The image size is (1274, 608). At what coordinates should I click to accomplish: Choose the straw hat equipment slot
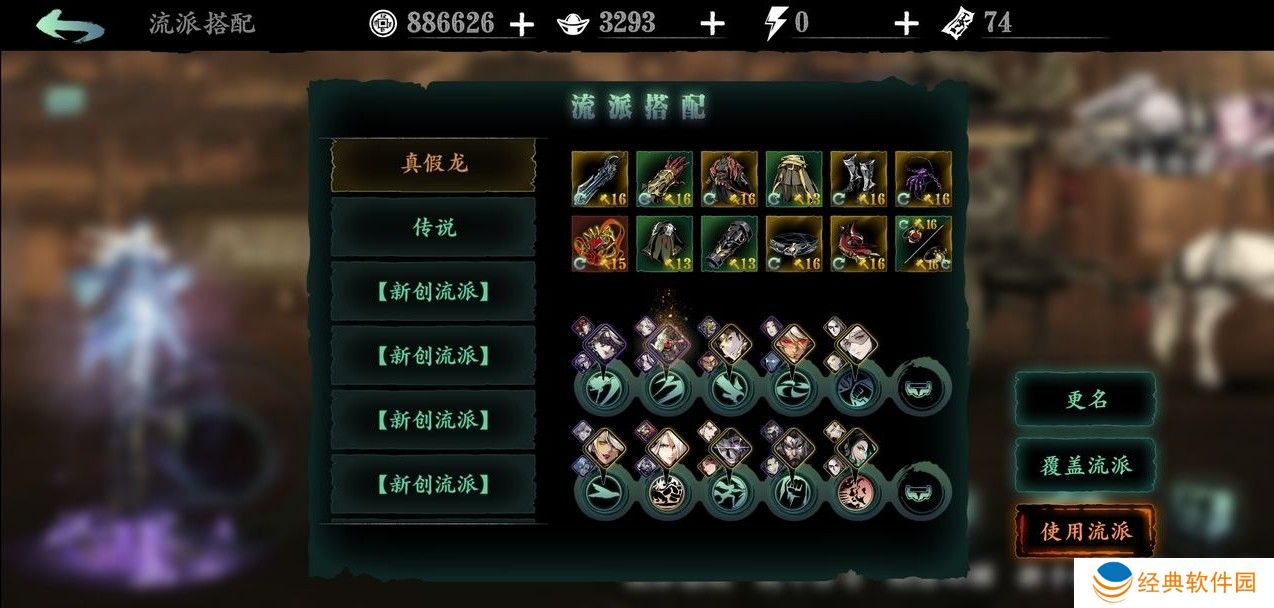coord(793,179)
